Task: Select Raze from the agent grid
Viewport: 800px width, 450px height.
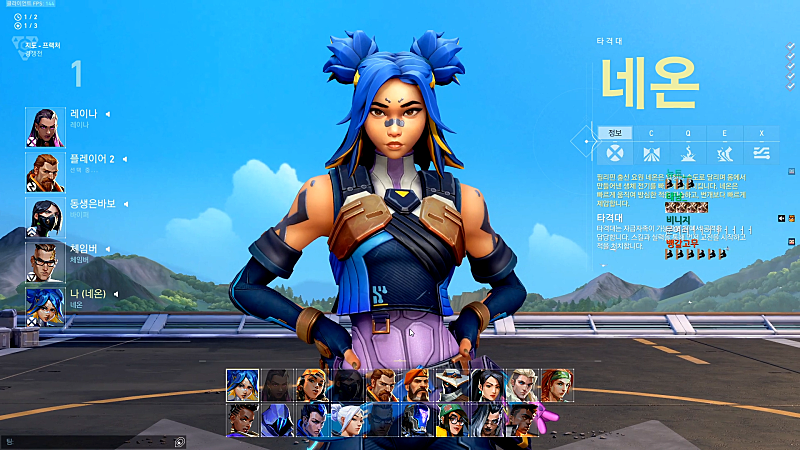Action: click(311, 385)
